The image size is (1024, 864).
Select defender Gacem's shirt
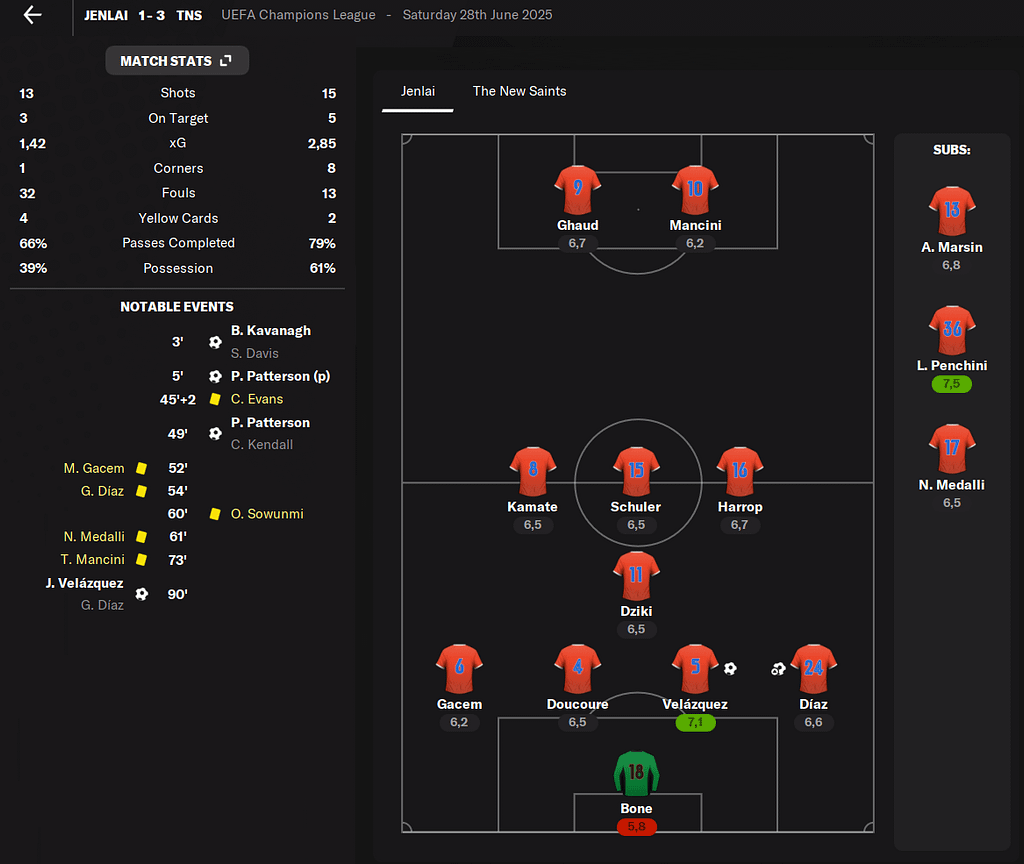[x=459, y=669]
